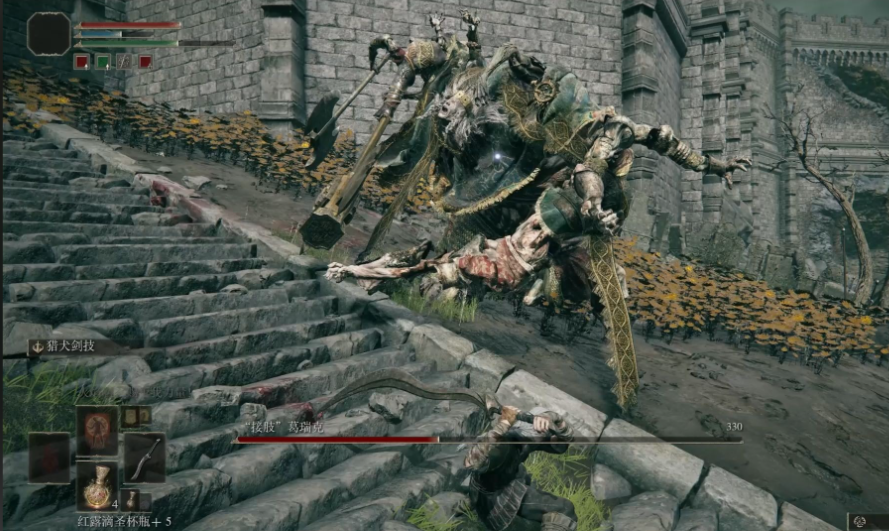Select the curved blade right-hand weapon slot
Viewport: 889px width, 531px height.
tap(144, 458)
